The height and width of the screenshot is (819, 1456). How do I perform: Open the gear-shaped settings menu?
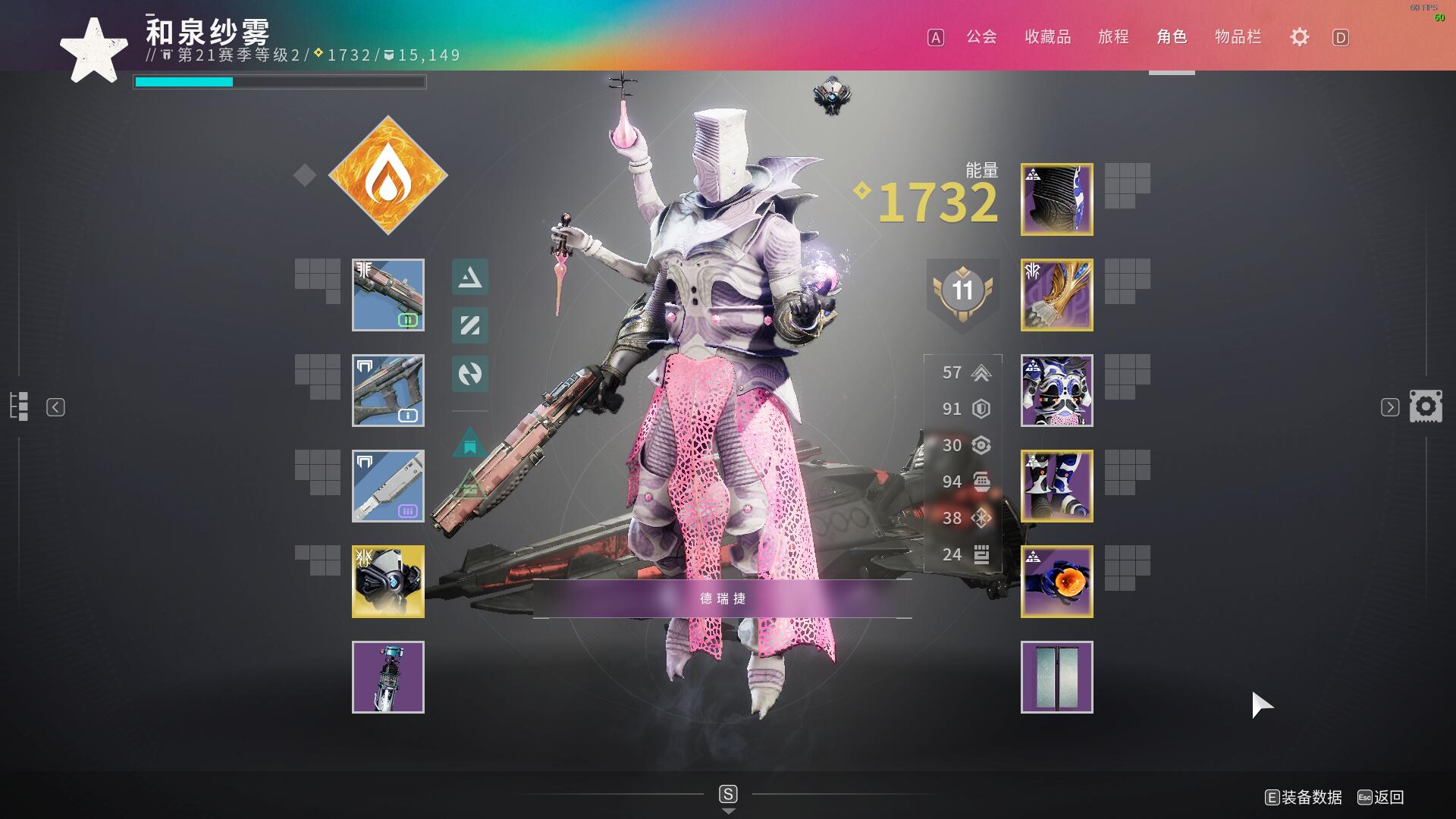tap(1299, 37)
